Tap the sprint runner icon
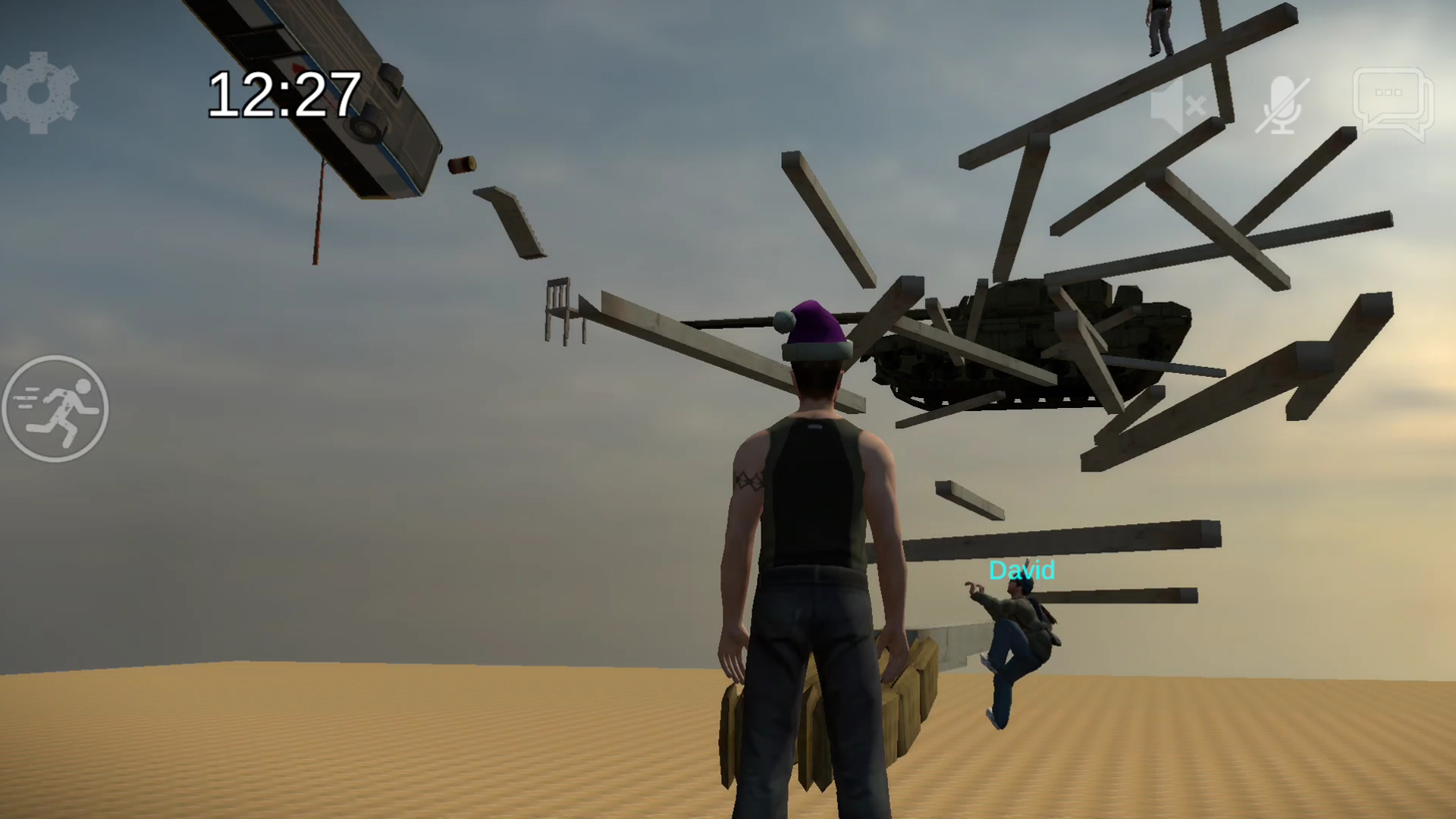This screenshot has height=819, width=1456. click(55, 409)
